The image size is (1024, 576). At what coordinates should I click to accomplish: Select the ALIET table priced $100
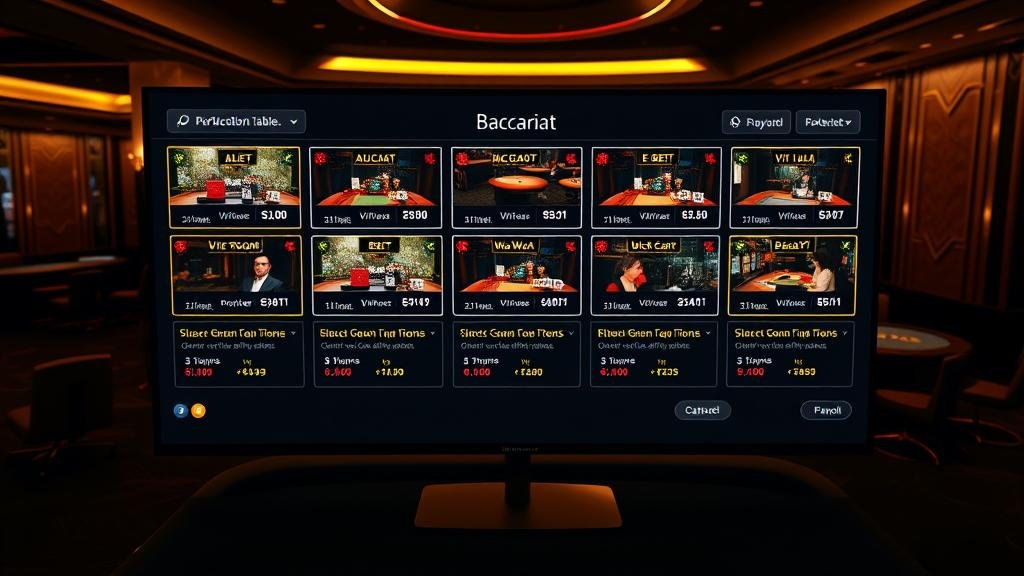pos(234,188)
